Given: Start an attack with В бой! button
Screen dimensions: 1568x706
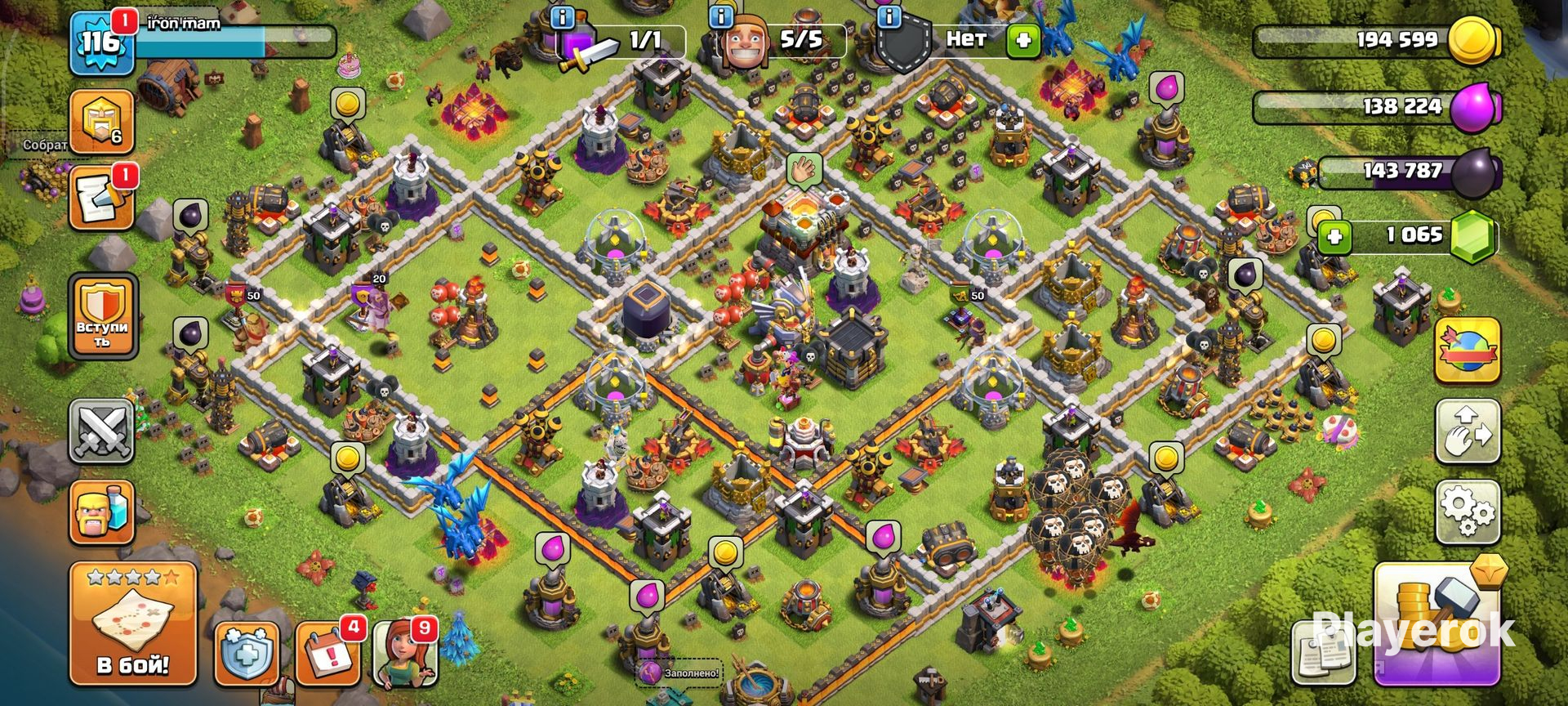Looking at the screenshot, I should pyautogui.click(x=133, y=623).
